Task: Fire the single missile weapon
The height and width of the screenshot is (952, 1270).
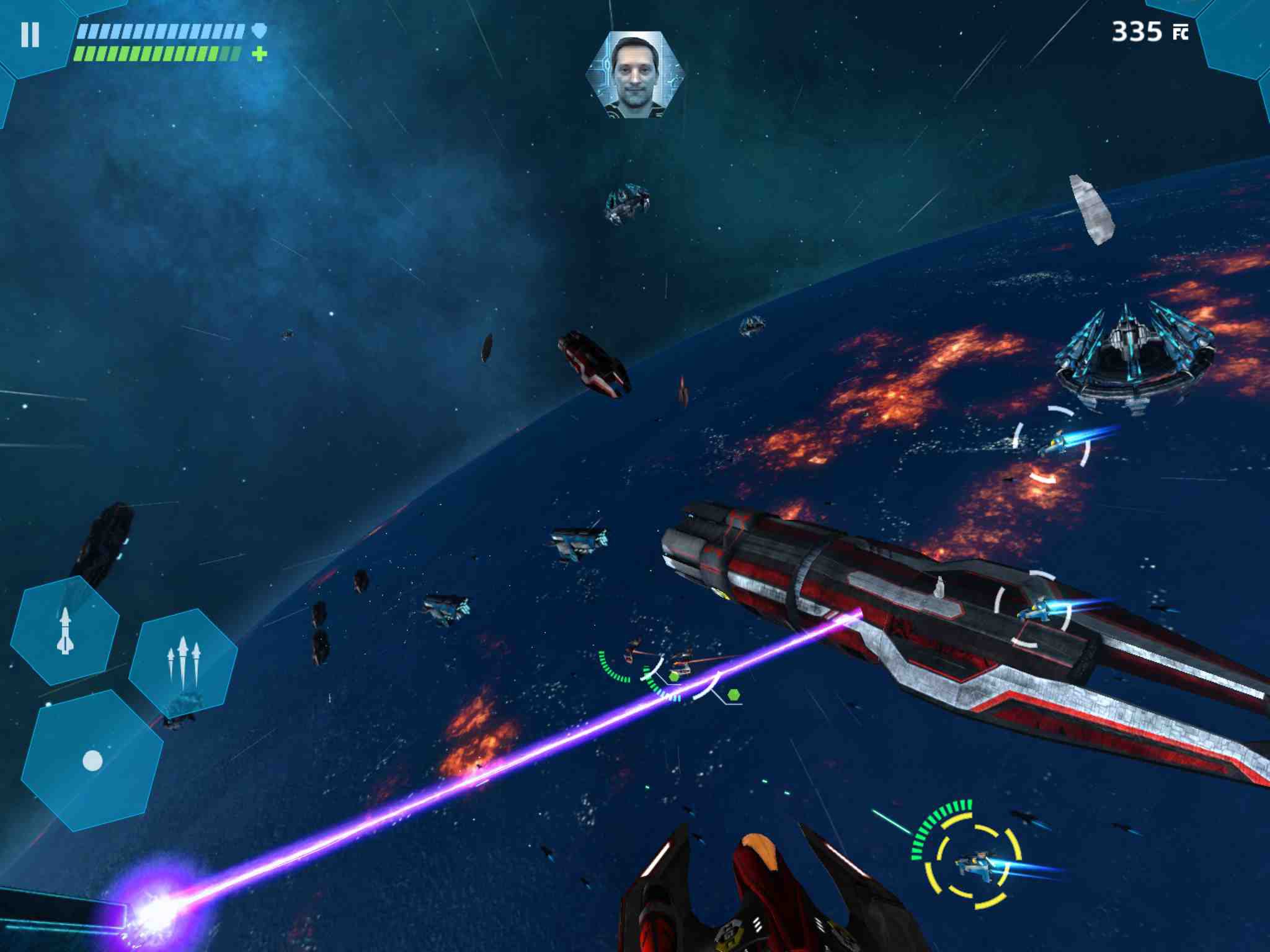Action: 65,630
